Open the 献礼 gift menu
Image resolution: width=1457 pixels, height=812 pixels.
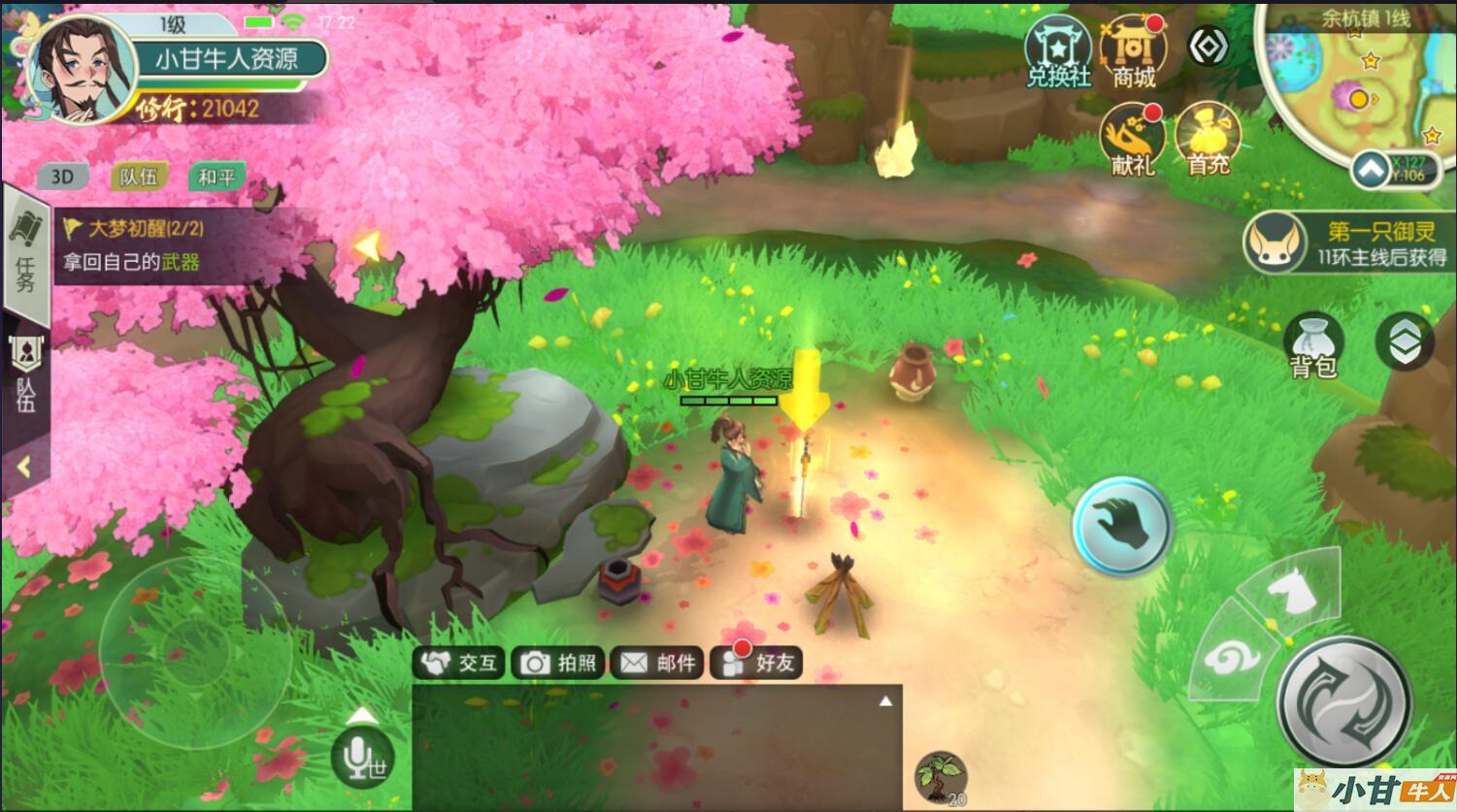(1132, 139)
